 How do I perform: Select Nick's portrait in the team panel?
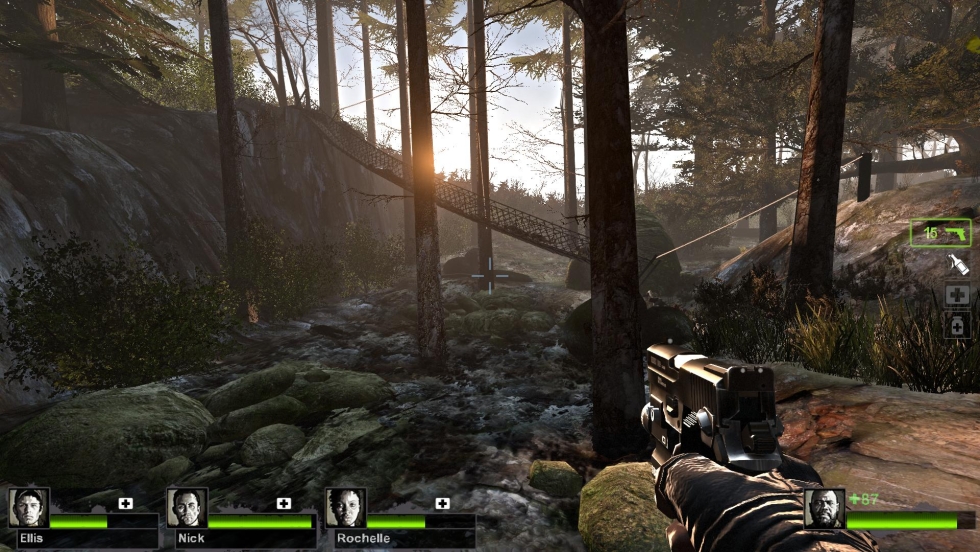187,507
